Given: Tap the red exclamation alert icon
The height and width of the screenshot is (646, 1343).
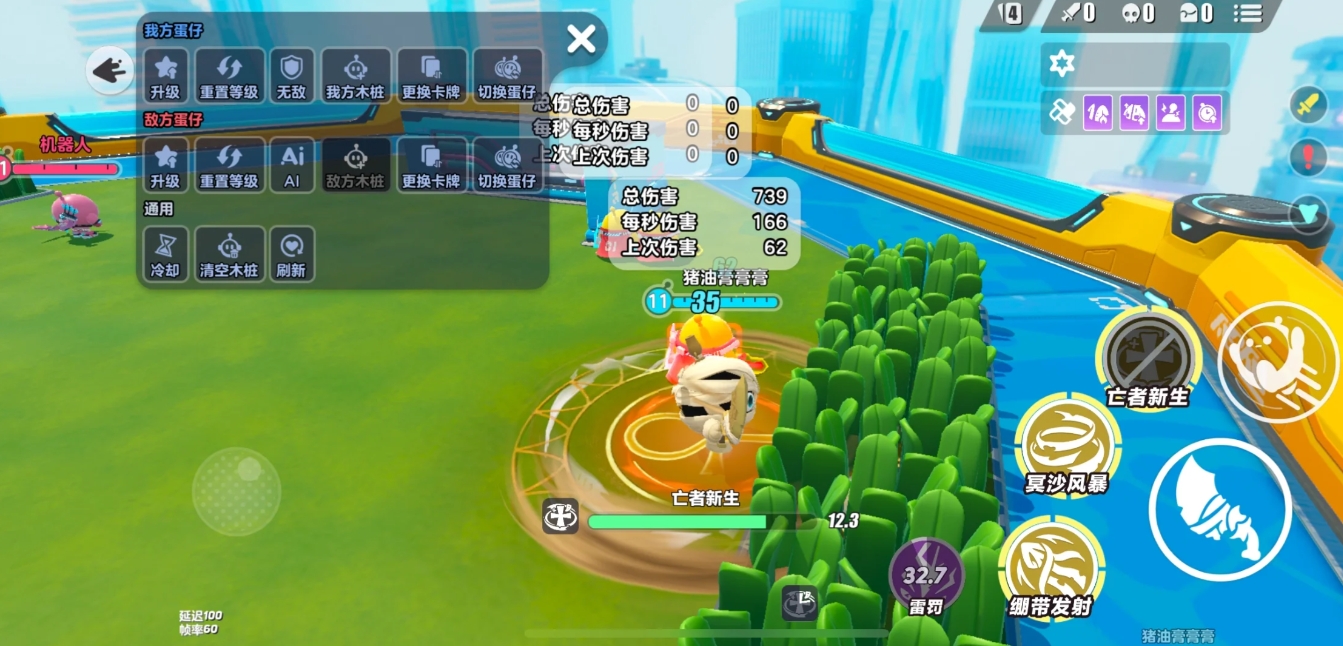Looking at the screenshot, I should click(1308, 157).
